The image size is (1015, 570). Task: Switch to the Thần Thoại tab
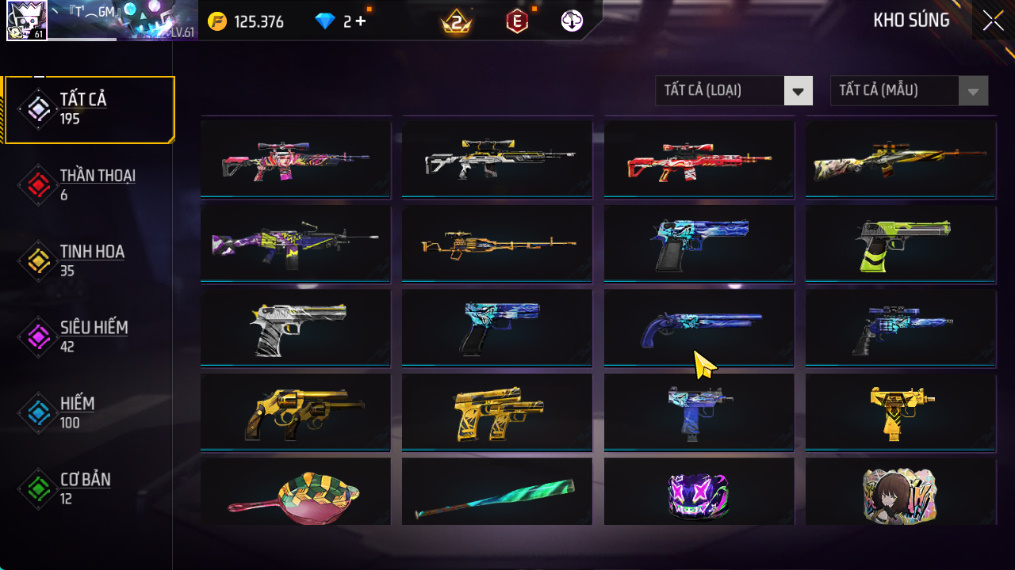pyautogui.click(x=88, y=185)
